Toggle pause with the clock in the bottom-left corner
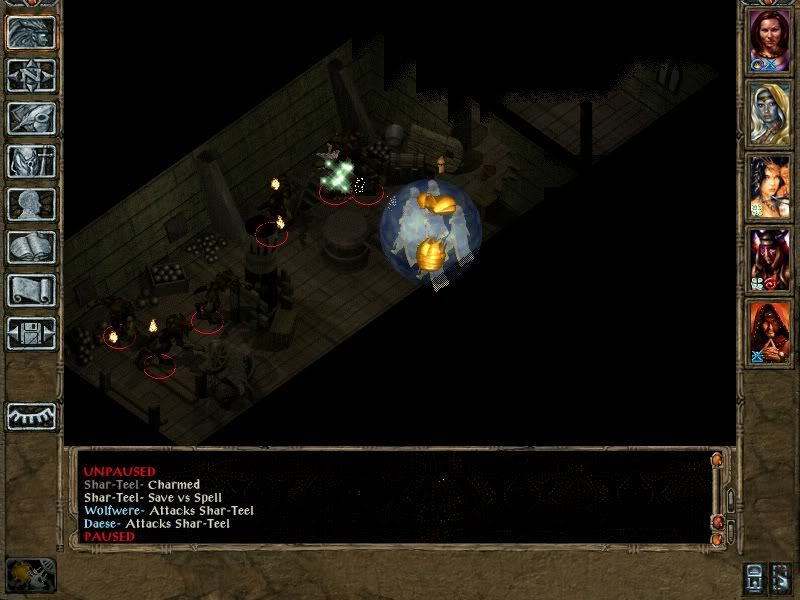Image resolution: width=800 pixels, height=600 pixels. click(30, 575)
